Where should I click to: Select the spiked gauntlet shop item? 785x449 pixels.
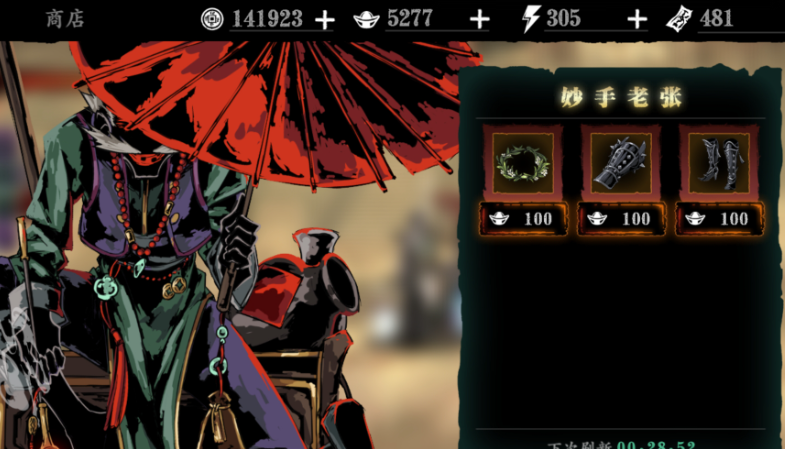pyautogui.click(x=621, y=161)
